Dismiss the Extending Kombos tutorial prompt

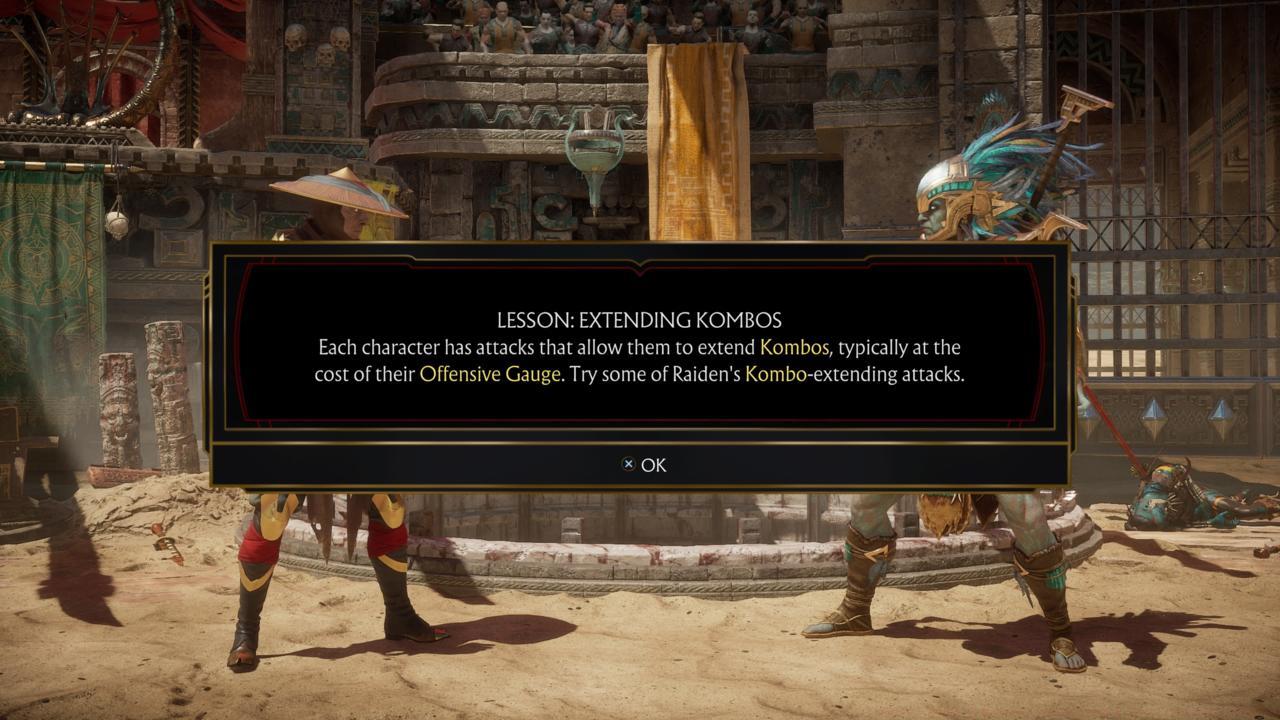[650, 465]
